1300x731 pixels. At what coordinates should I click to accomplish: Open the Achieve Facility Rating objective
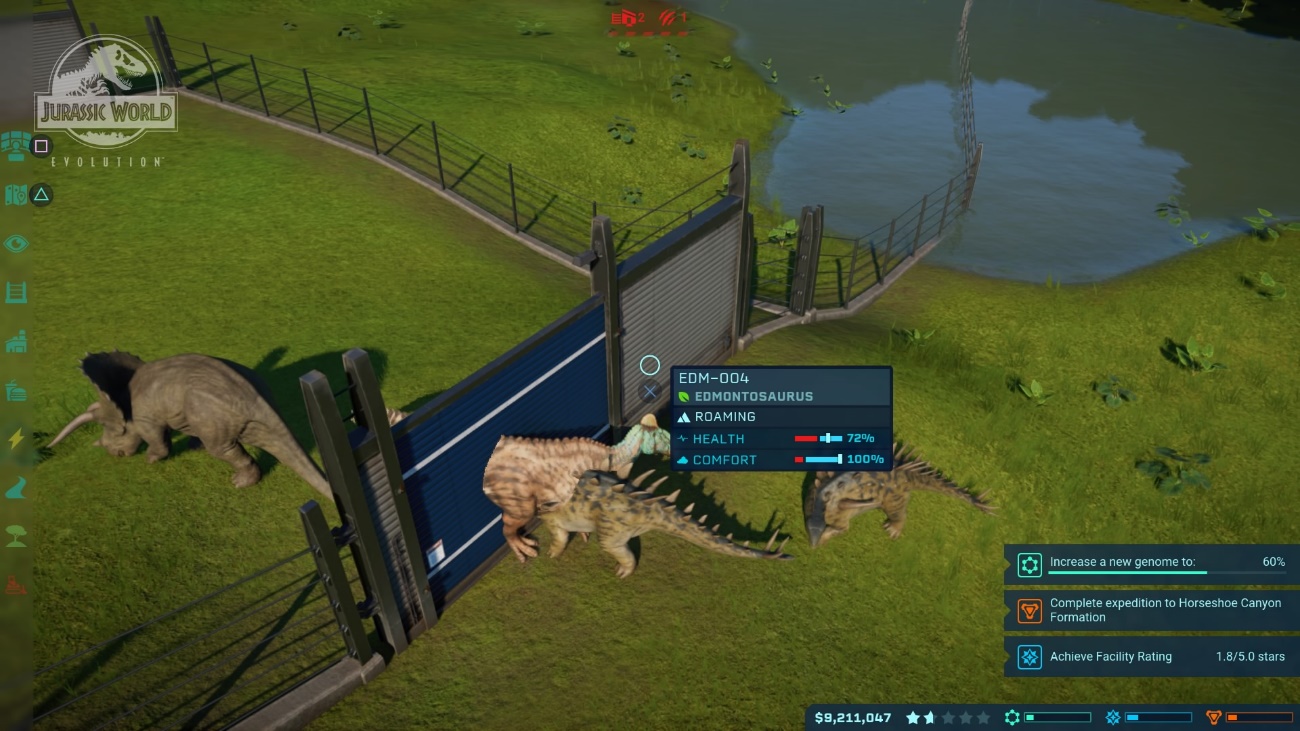pos(1151,657)
